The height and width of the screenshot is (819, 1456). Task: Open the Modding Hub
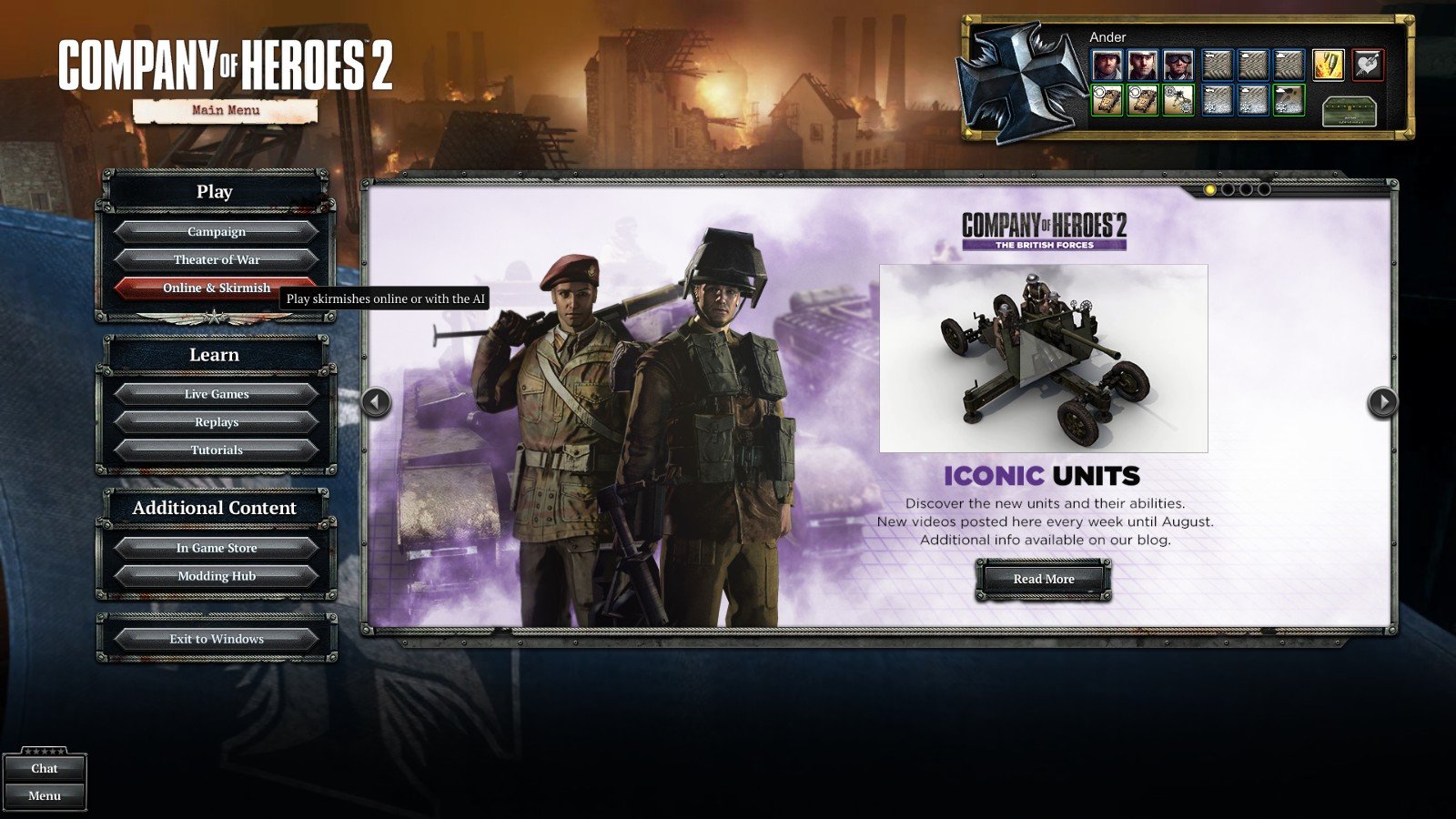[216, 576]
